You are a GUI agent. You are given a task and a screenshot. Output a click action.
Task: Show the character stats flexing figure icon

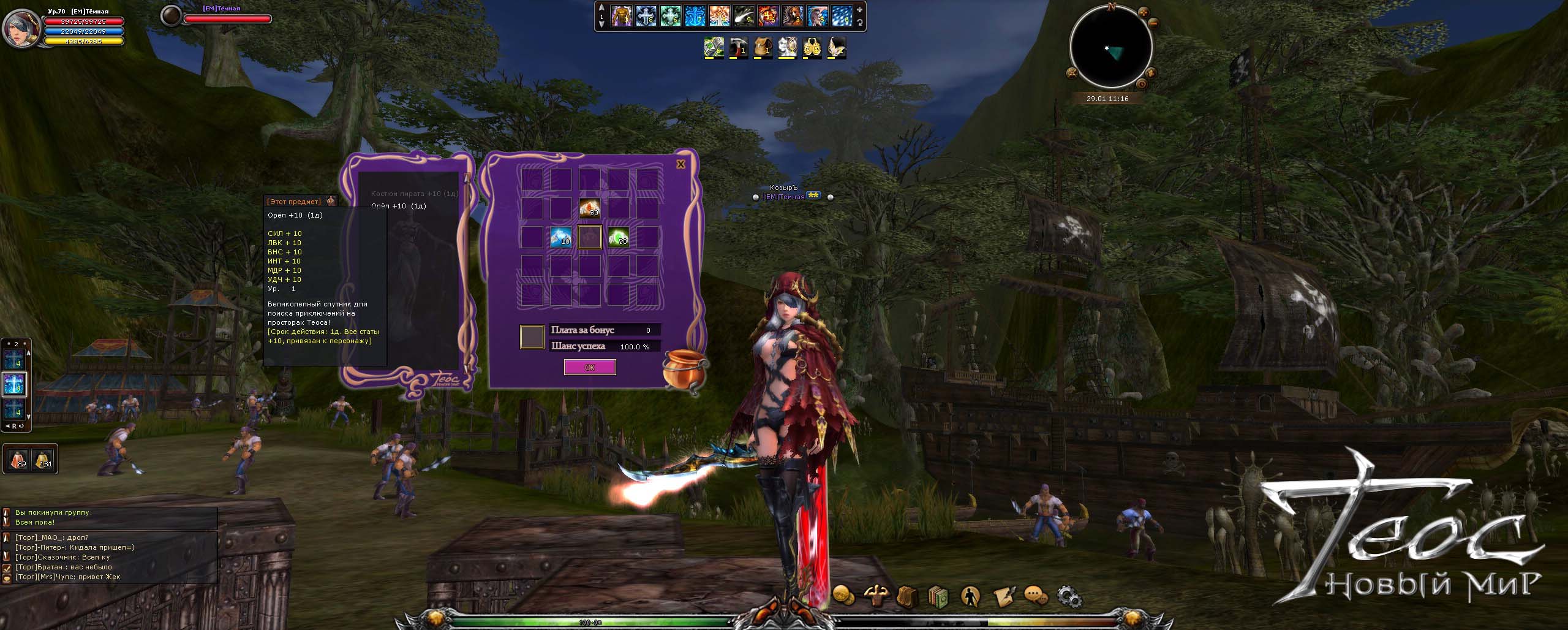pyautogui.click(x=875, y=594)
